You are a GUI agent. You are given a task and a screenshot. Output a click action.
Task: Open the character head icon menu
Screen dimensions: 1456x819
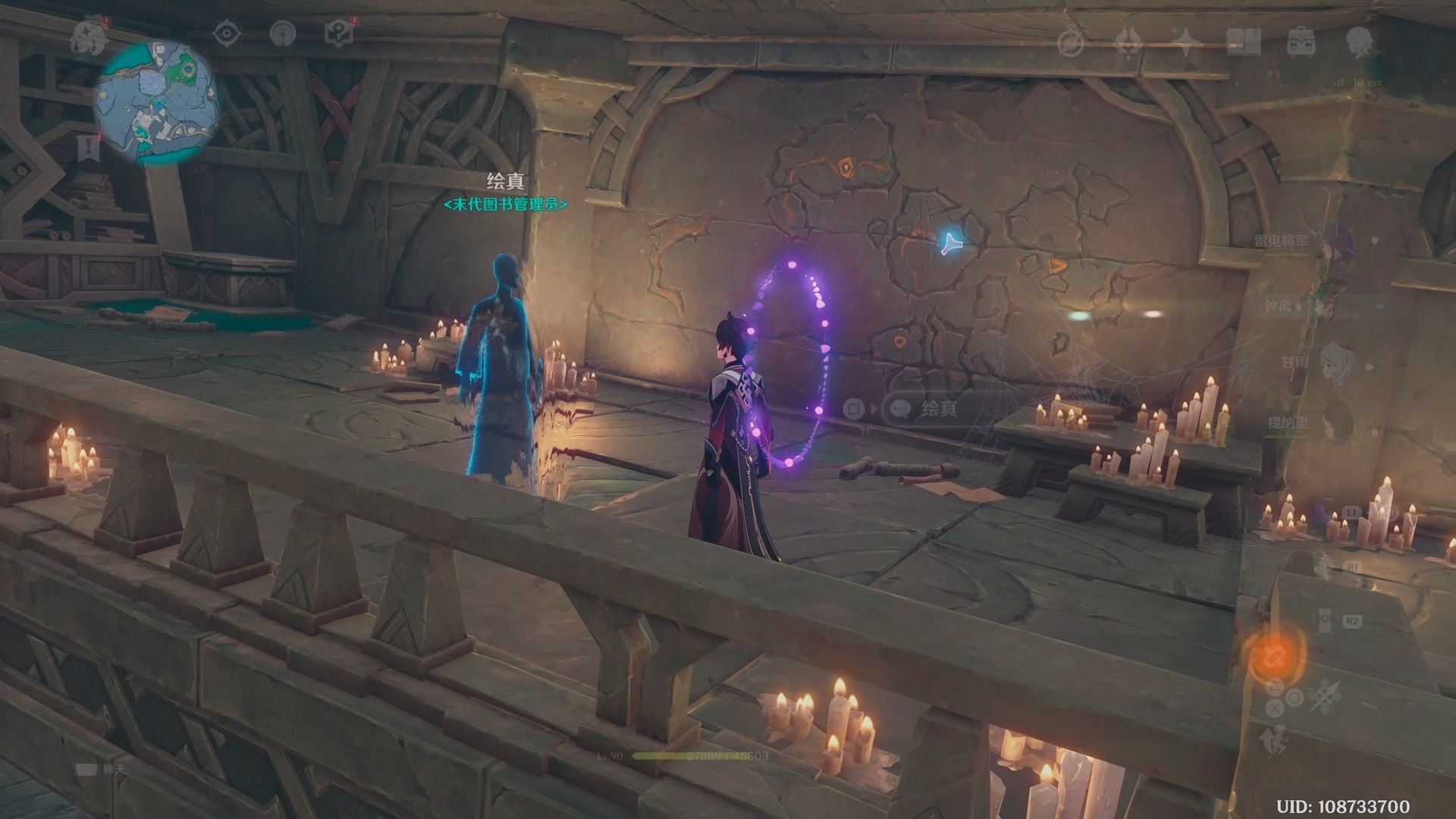(x=1360, y=42)
